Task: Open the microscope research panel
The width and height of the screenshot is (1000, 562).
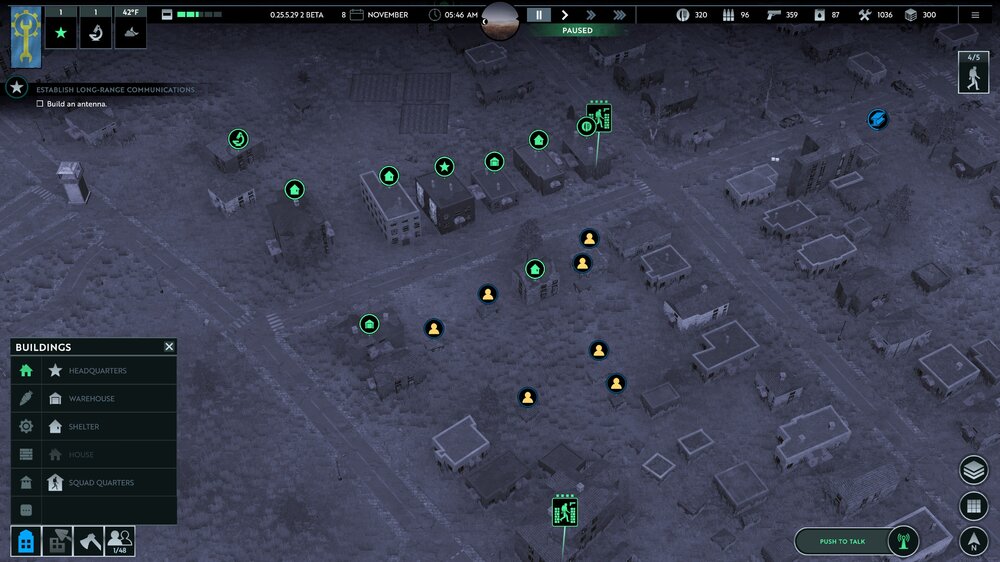Action: (97, 33)
